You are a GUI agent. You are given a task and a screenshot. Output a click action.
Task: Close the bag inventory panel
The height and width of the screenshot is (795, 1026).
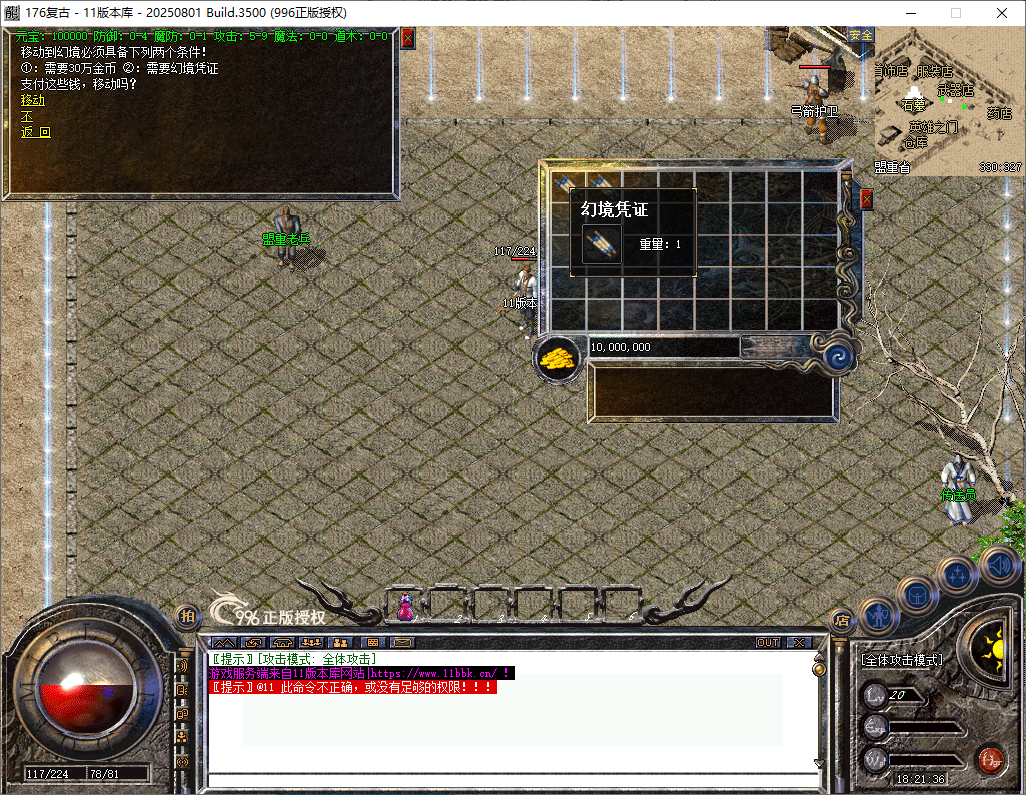pos(866,199)
